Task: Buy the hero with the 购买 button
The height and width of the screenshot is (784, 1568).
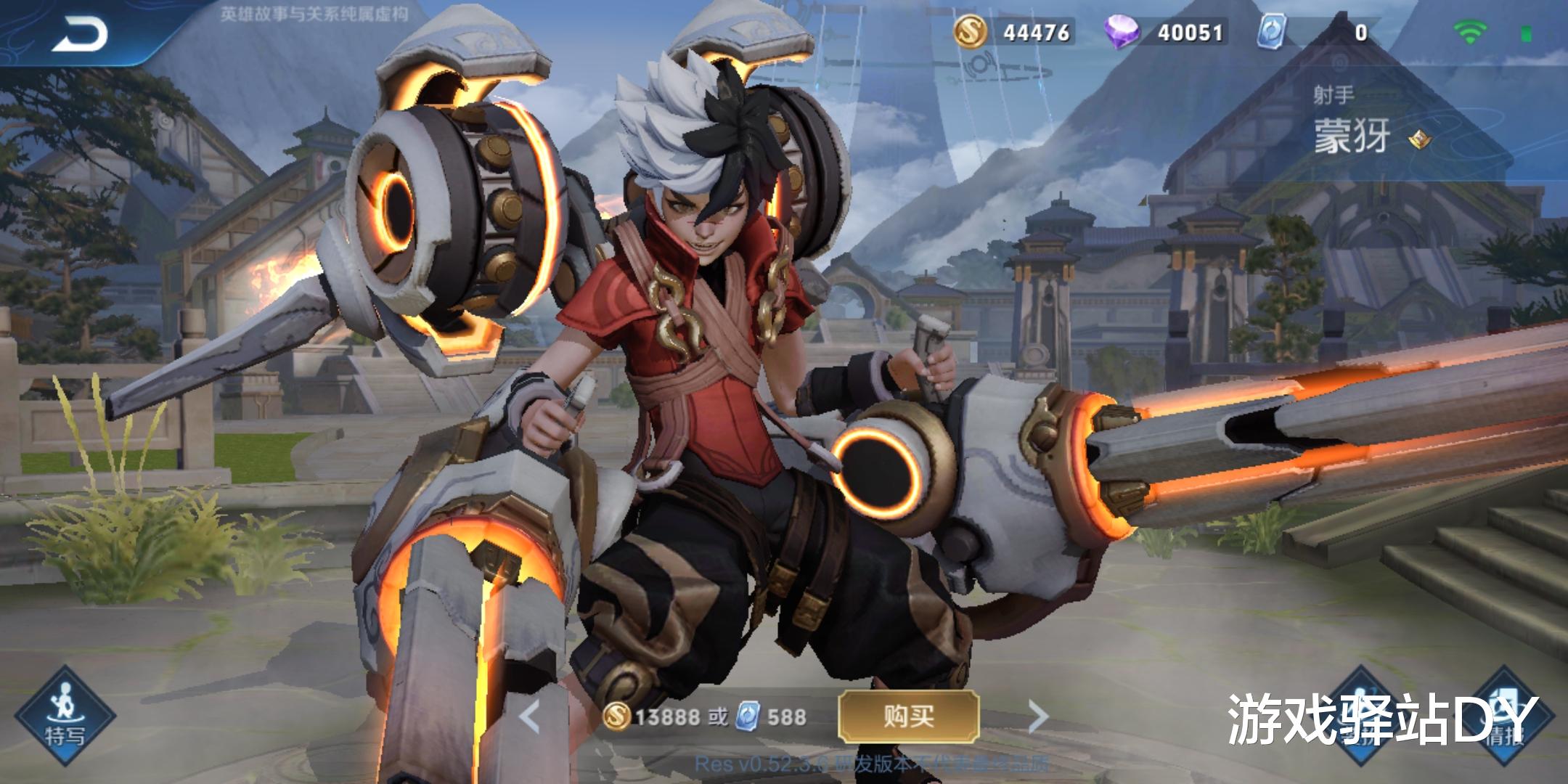Action: point(908,716)
